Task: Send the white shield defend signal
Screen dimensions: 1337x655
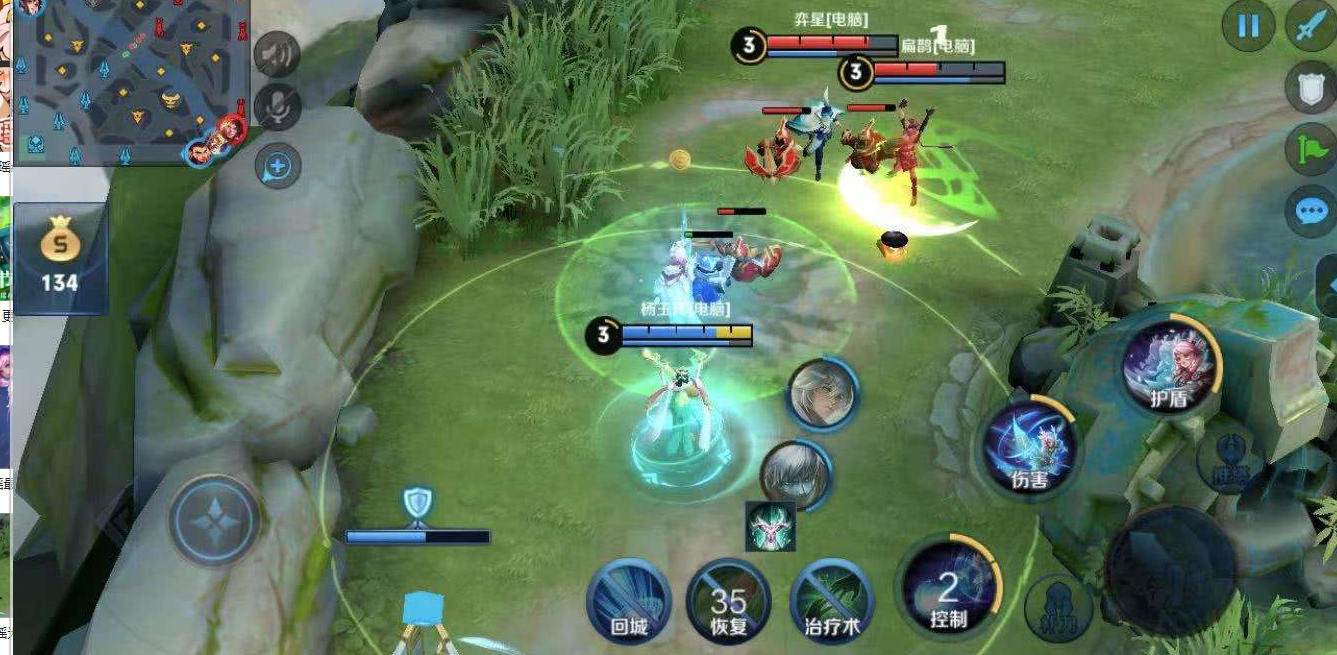Action: pyautogui.click(x=1310, y=88)
